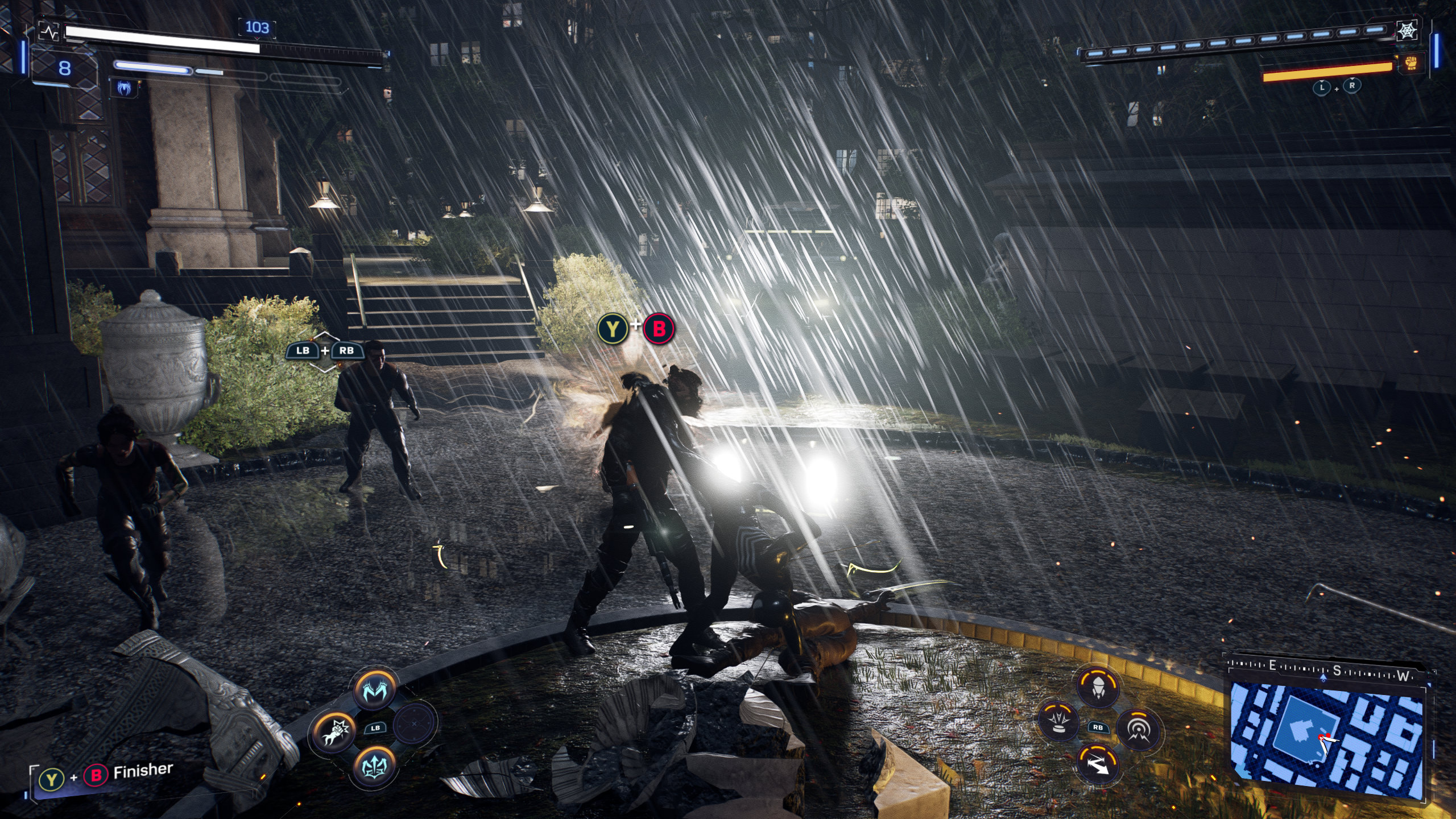The width and height of the screenshot is (1456, 819).
Task: Click the compass strip above the minimap
Action: (1328, 668)
